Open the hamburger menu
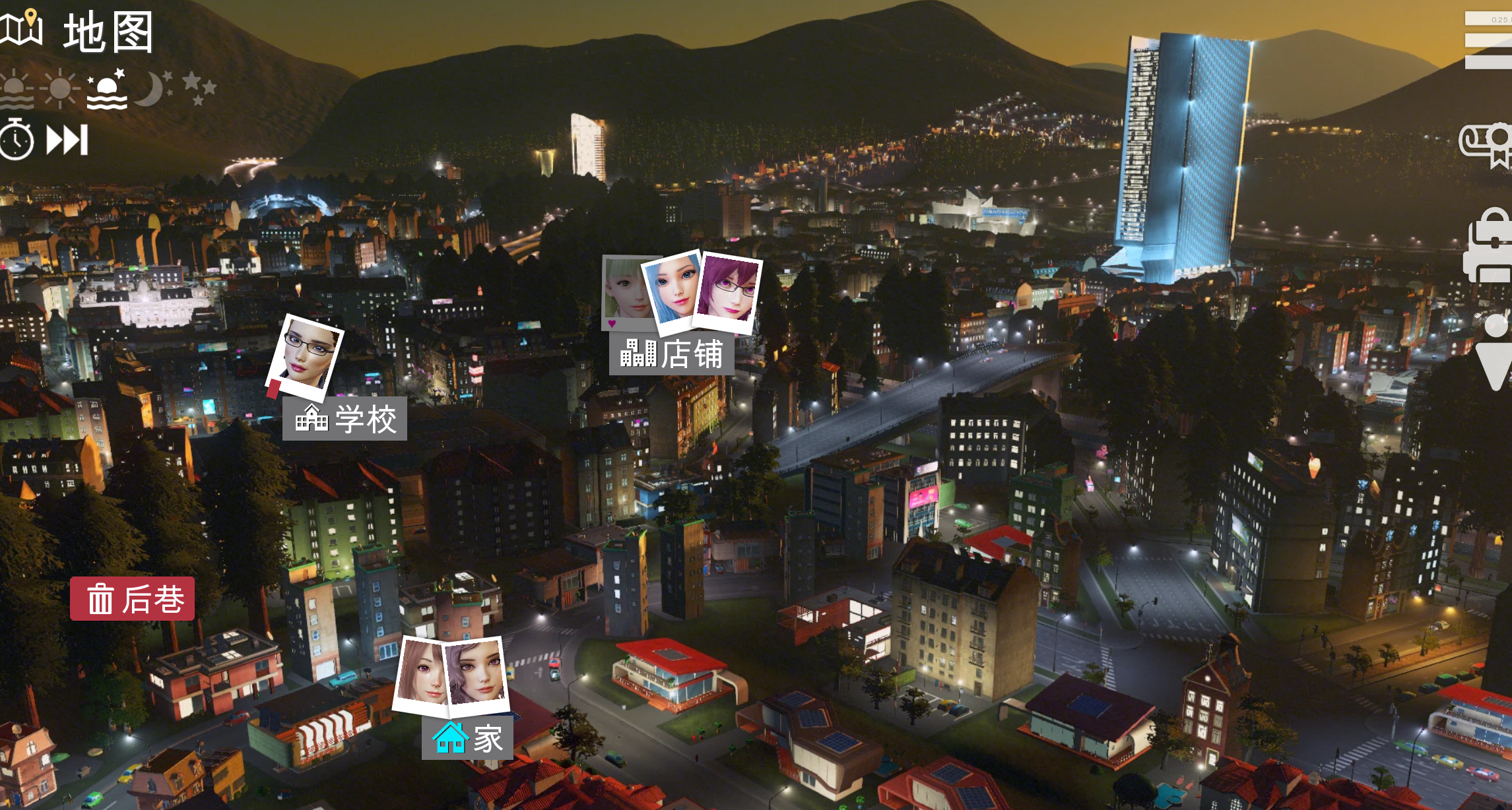 click(x=1490, y=41)
